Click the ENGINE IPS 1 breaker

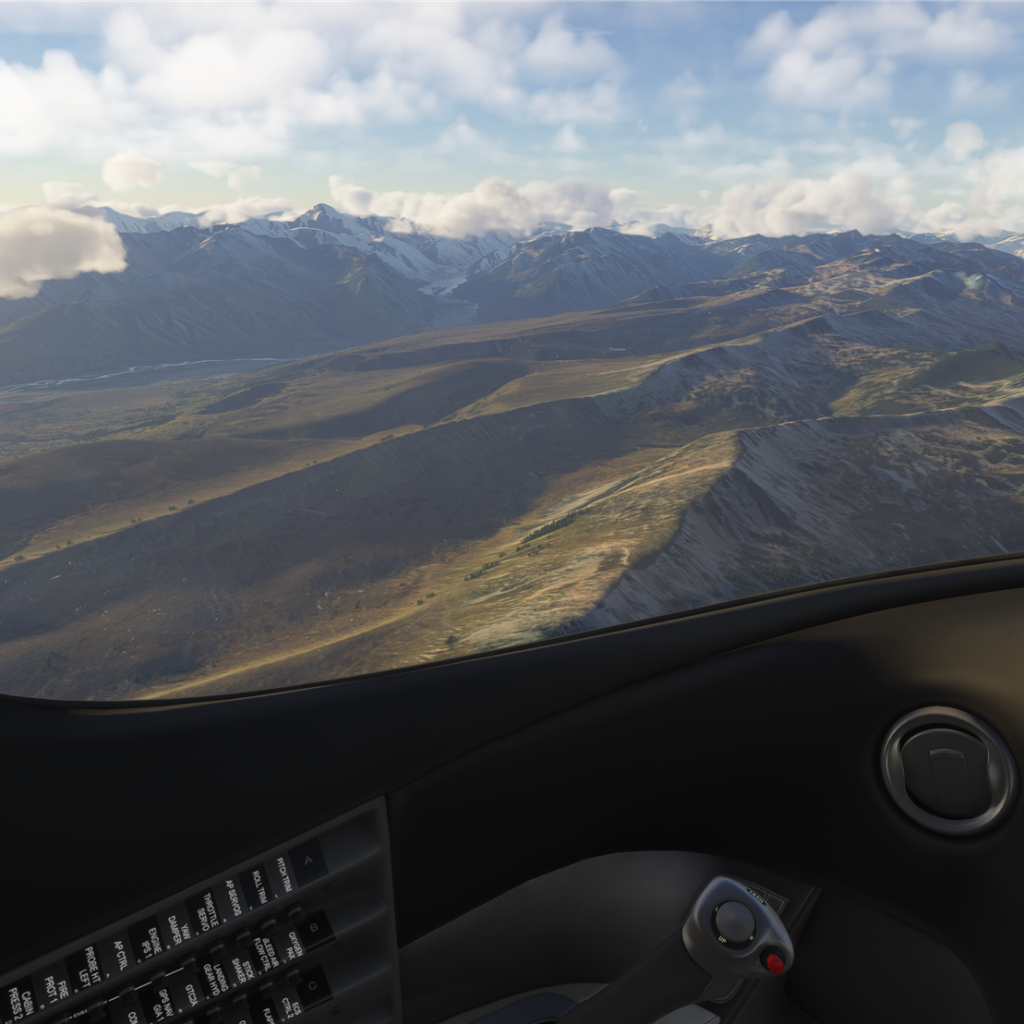(x=148, y=939)
